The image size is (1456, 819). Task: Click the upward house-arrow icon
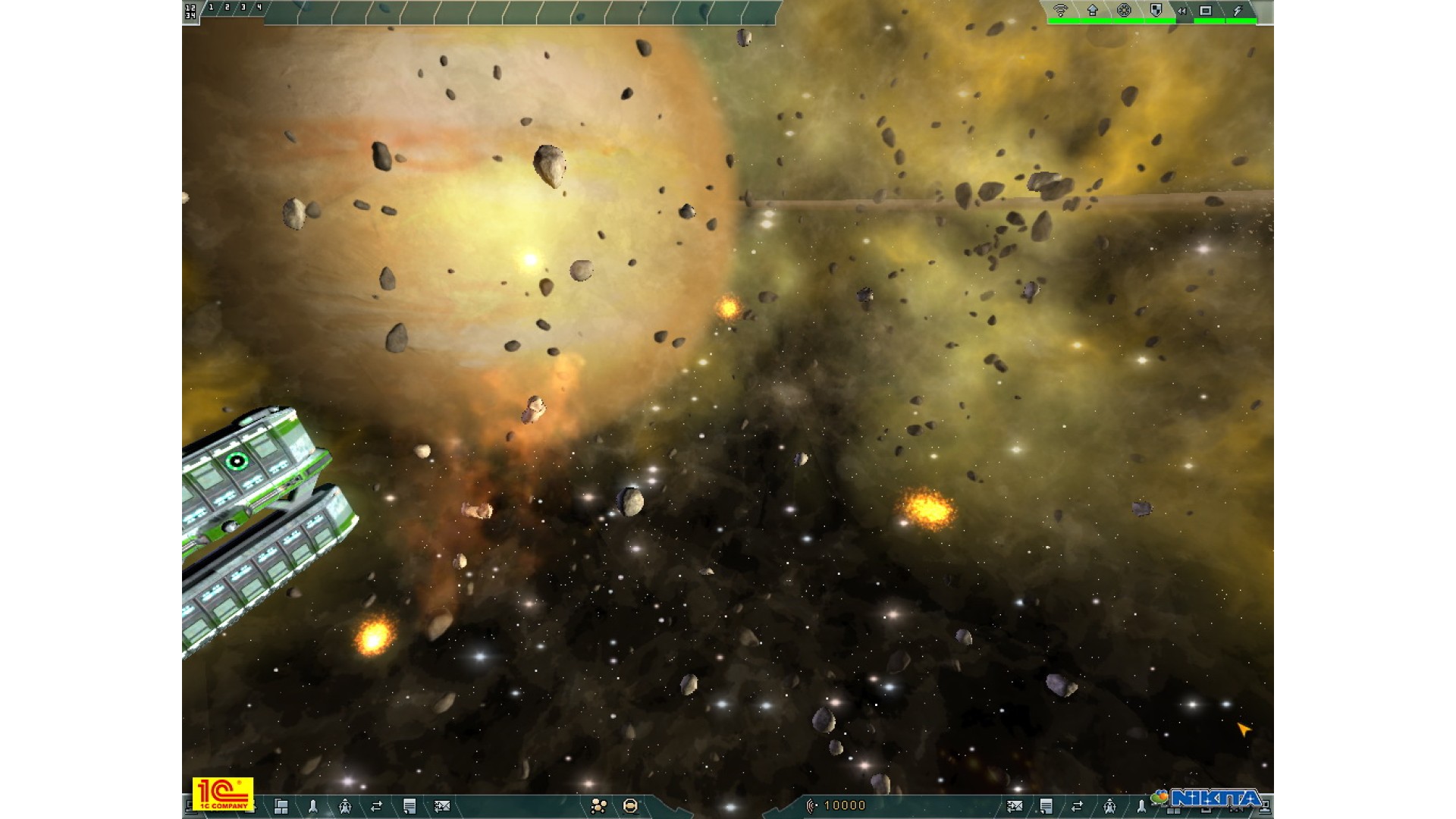1092,11
